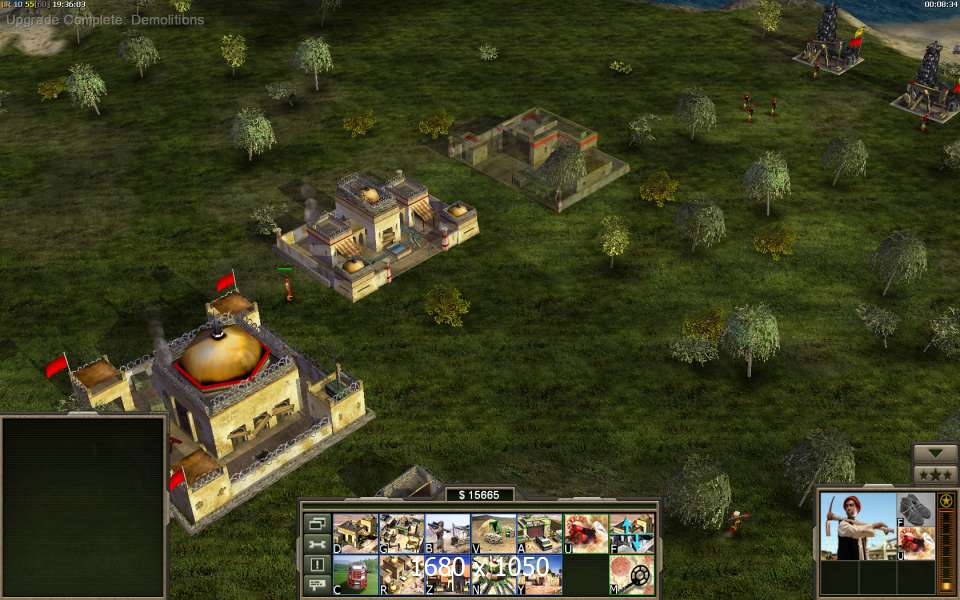Select the structure build icon labeled D
960x600 pixels.
point(355,533)
